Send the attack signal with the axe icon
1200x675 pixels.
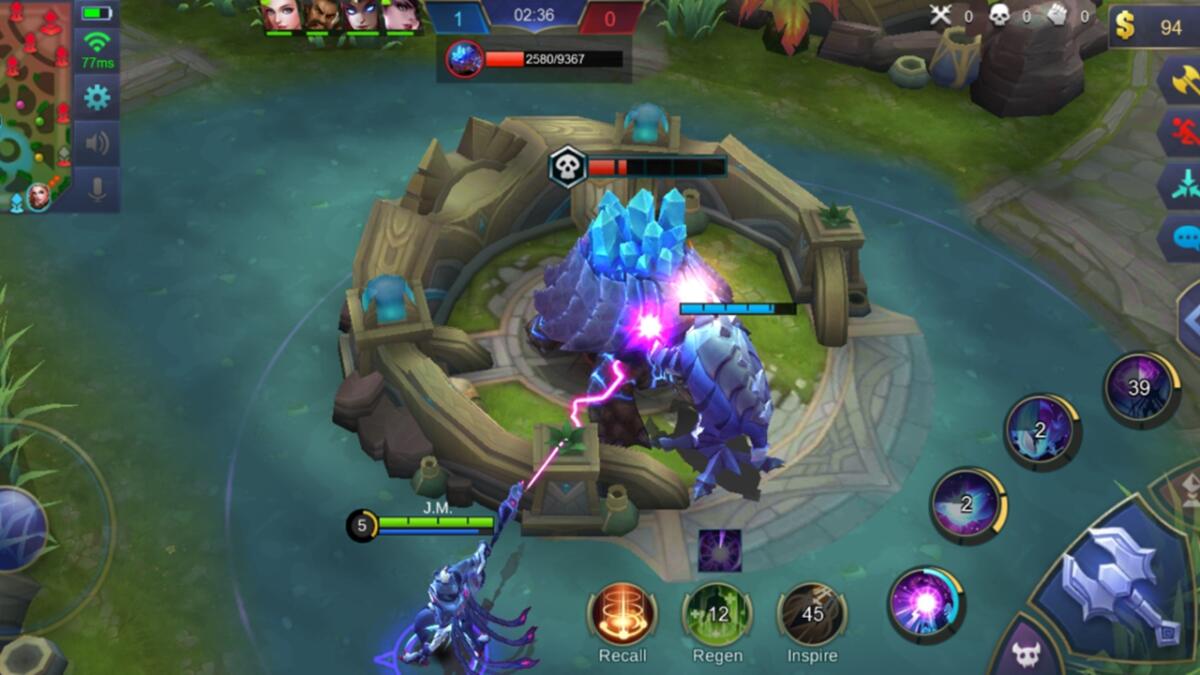coord(1180,80)
